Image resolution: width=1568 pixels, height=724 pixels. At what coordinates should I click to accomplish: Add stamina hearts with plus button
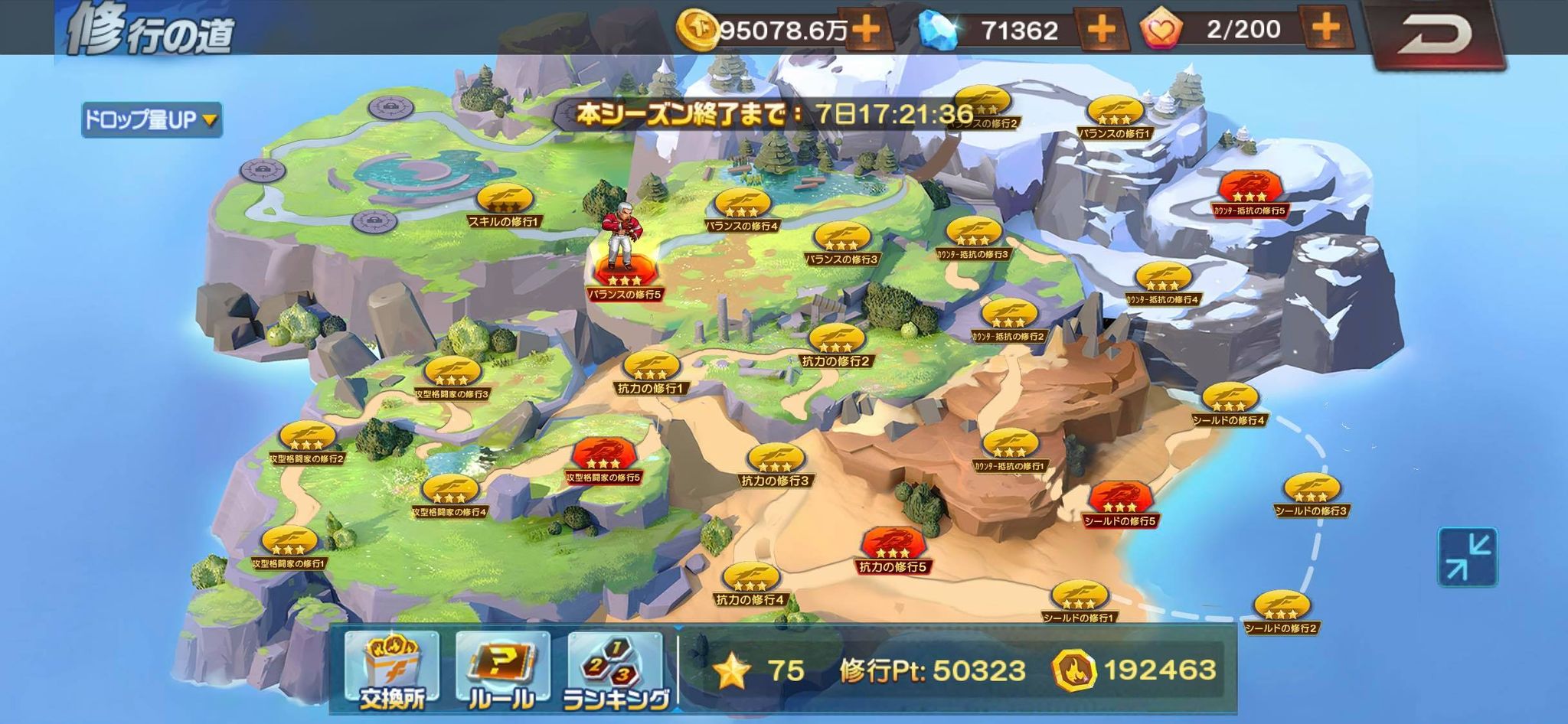[1326, 28]
